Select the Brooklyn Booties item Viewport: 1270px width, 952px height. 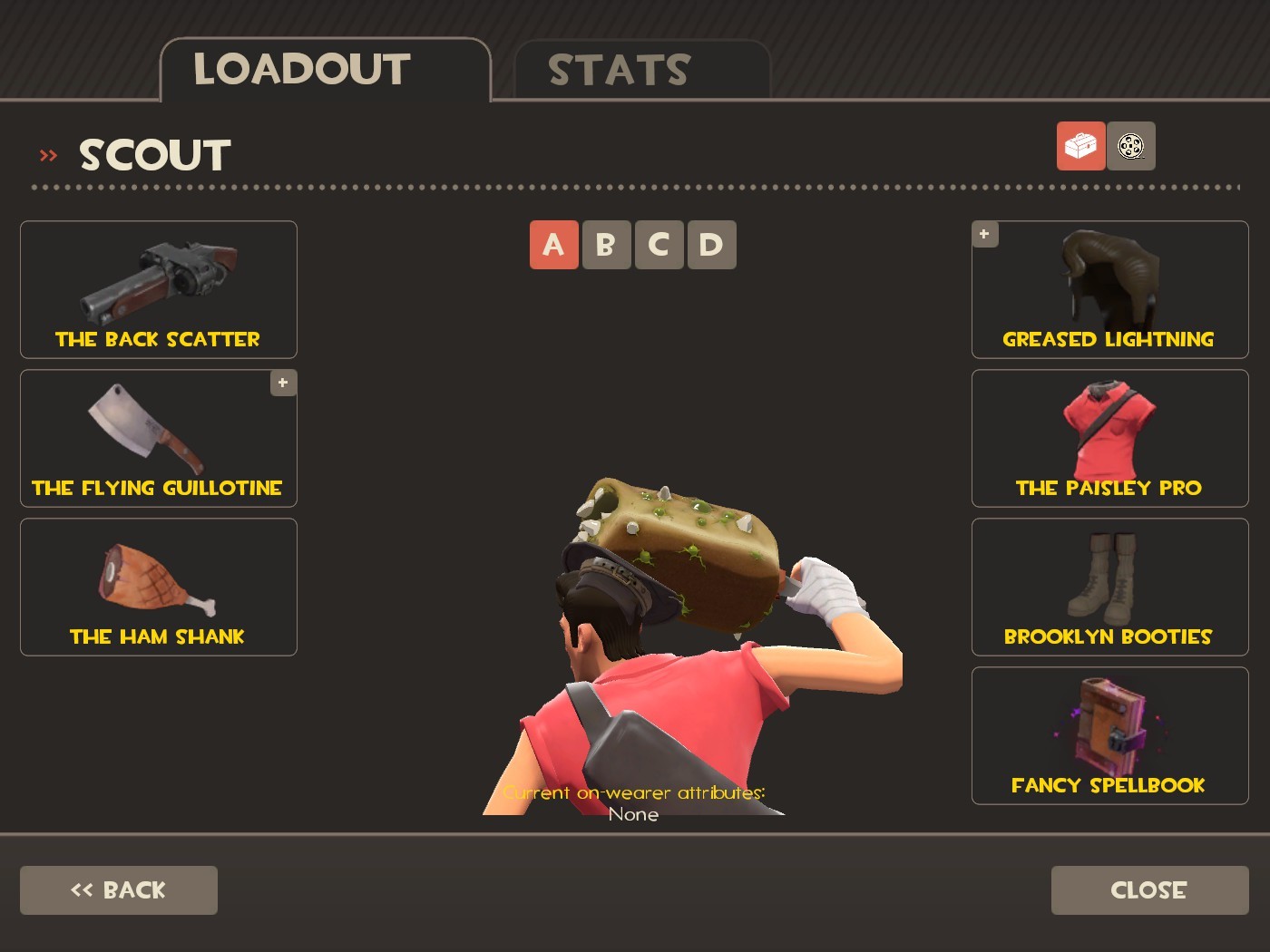click(1109, 586)
